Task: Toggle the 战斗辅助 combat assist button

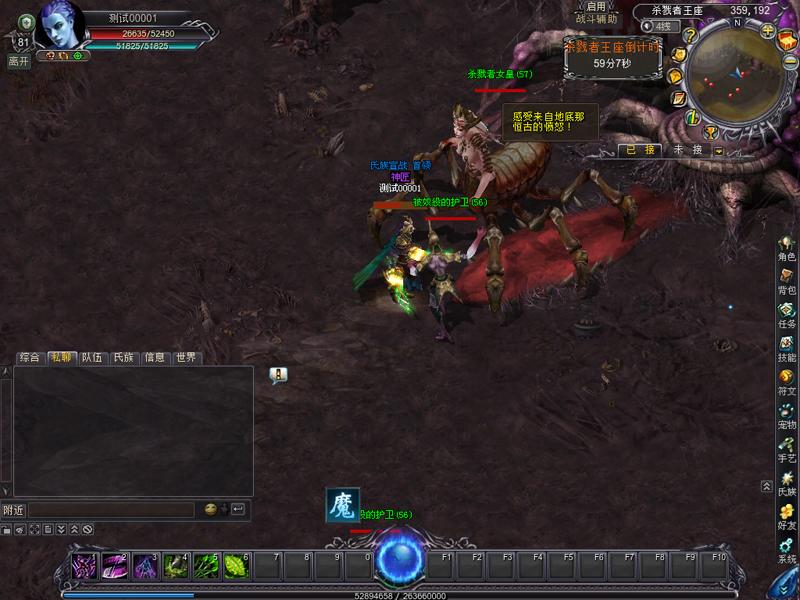Action: tap(597, 19)
